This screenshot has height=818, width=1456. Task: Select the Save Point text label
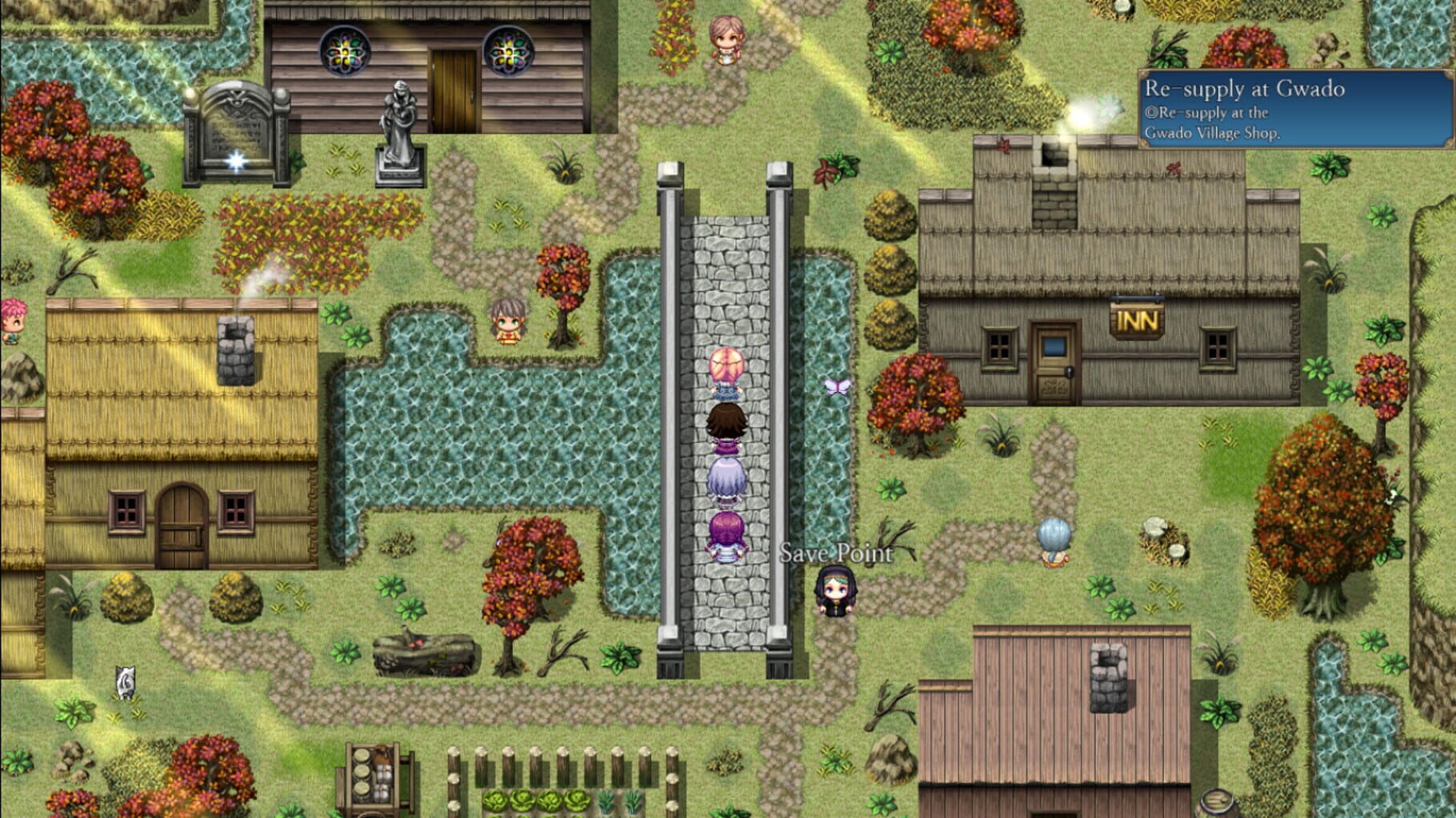coord(834,552)
